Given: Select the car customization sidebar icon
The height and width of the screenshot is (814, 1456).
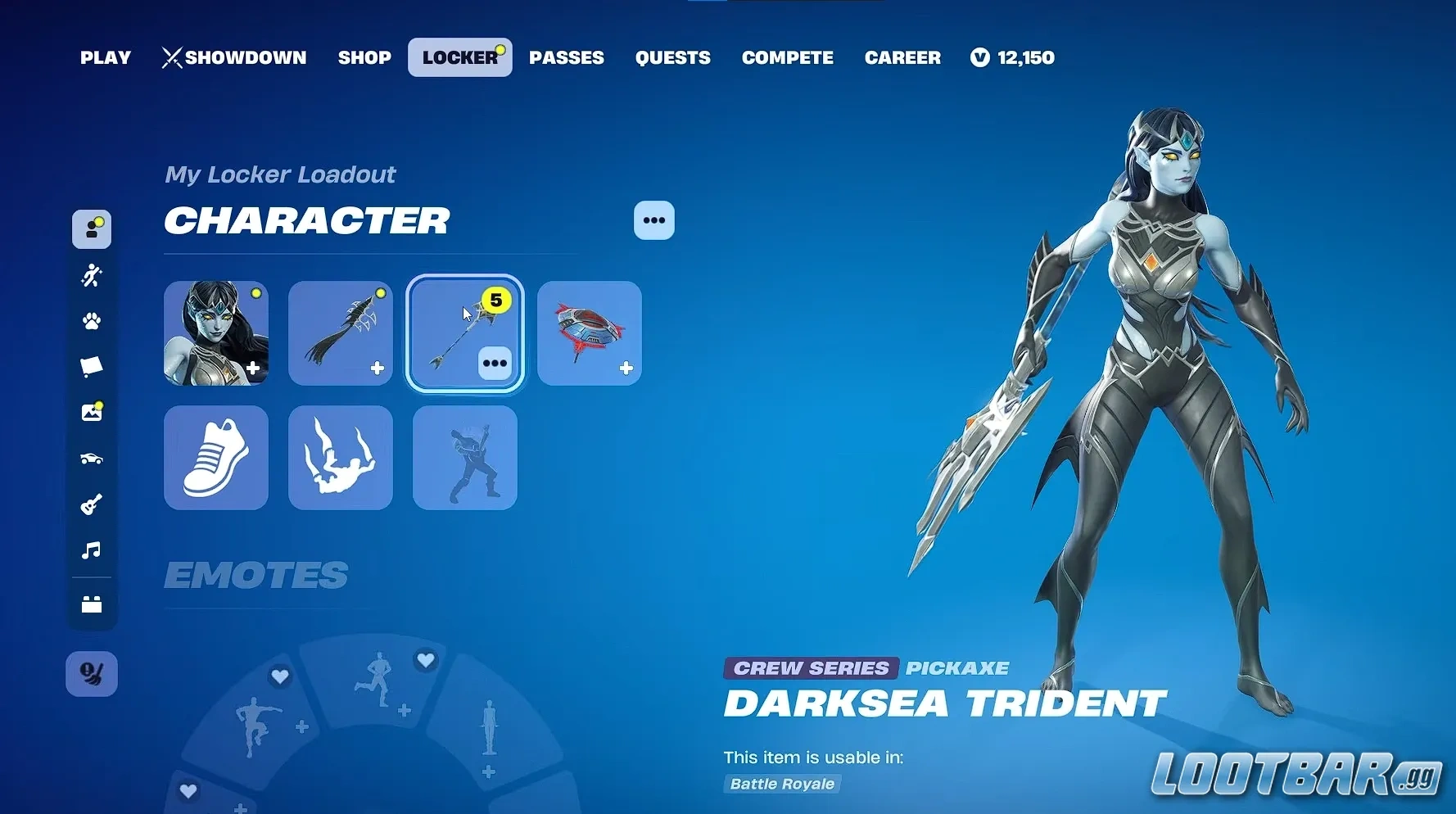Looking at the screenshot, I should click(x=92, y=458).
